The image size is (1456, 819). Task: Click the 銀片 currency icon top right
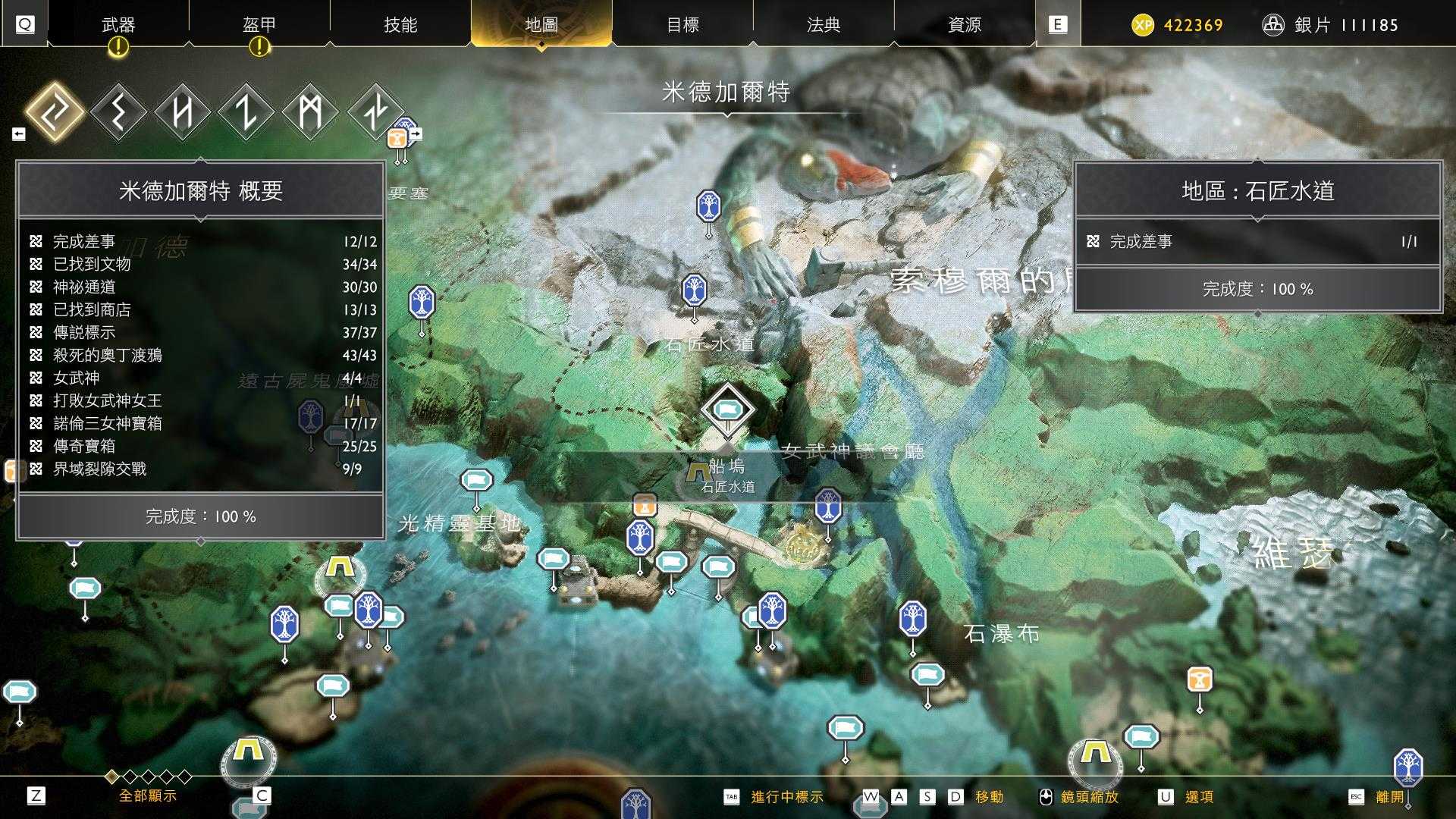point(1273,24)
